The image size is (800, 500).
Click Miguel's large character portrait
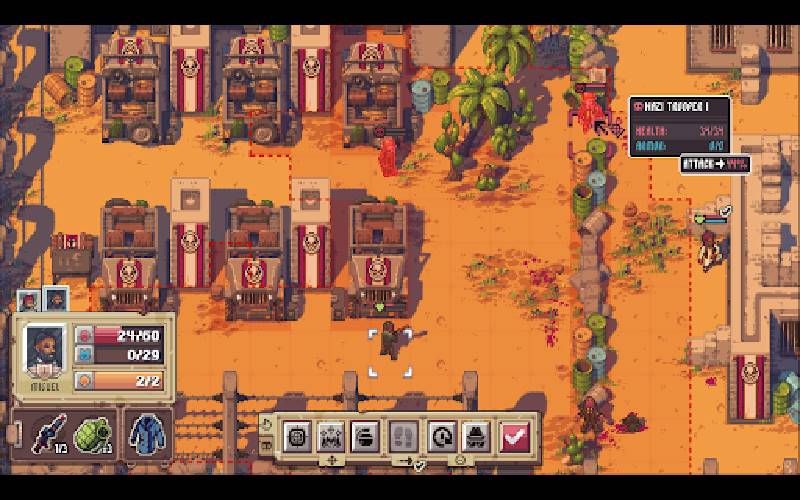45,350
